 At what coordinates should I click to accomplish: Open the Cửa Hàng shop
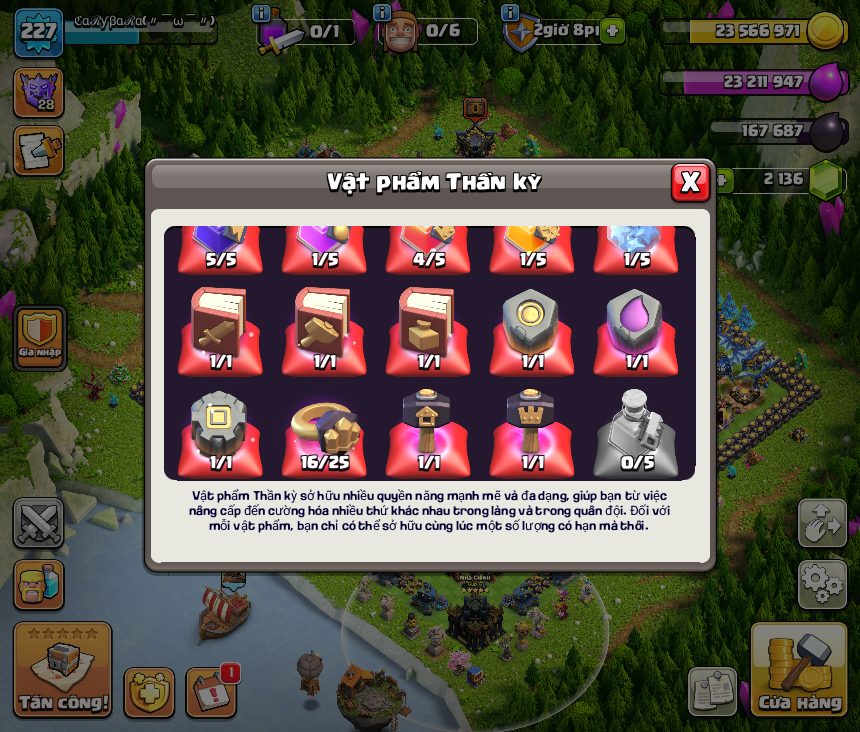[799, 670]
